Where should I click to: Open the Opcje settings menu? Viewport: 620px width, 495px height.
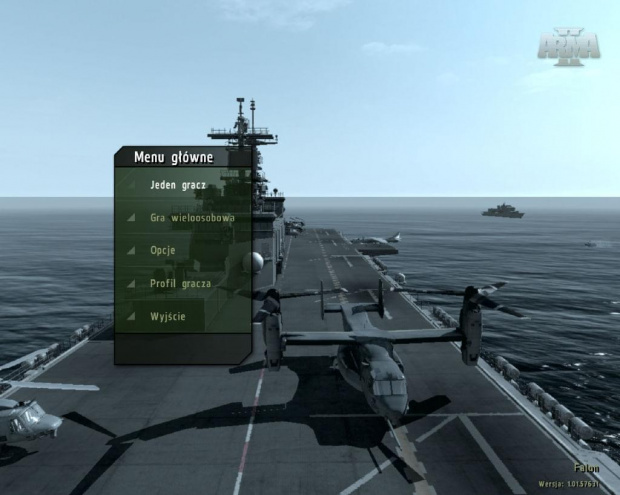tap(163, 250)
